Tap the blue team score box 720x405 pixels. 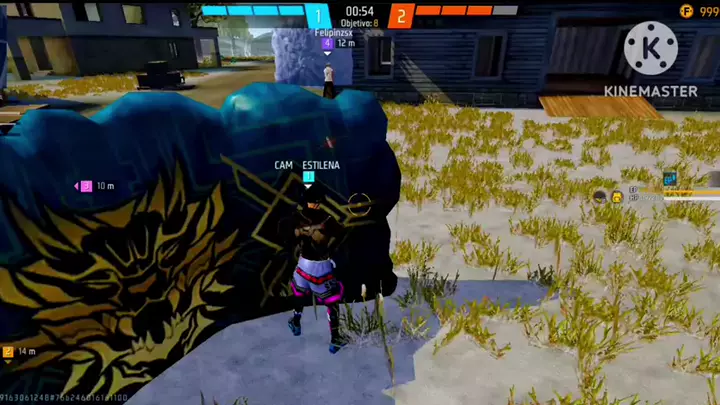[x=318, y=15]
